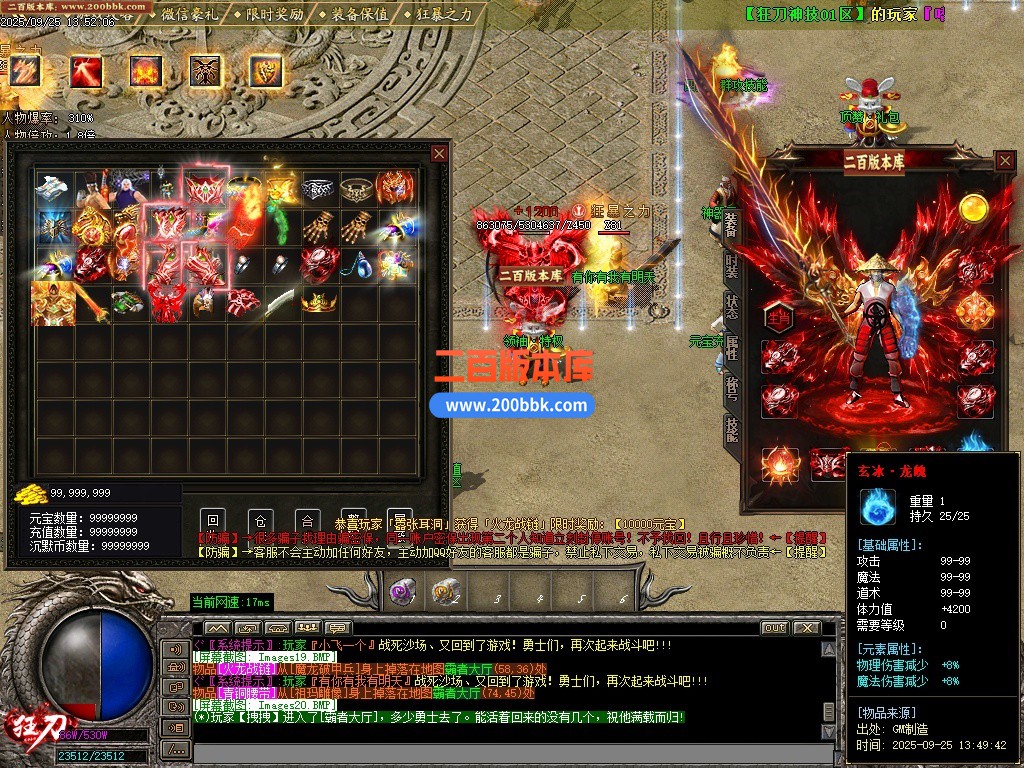Click the 合 button under the bag
The image size is (1024, 768).
coord(307,521)
